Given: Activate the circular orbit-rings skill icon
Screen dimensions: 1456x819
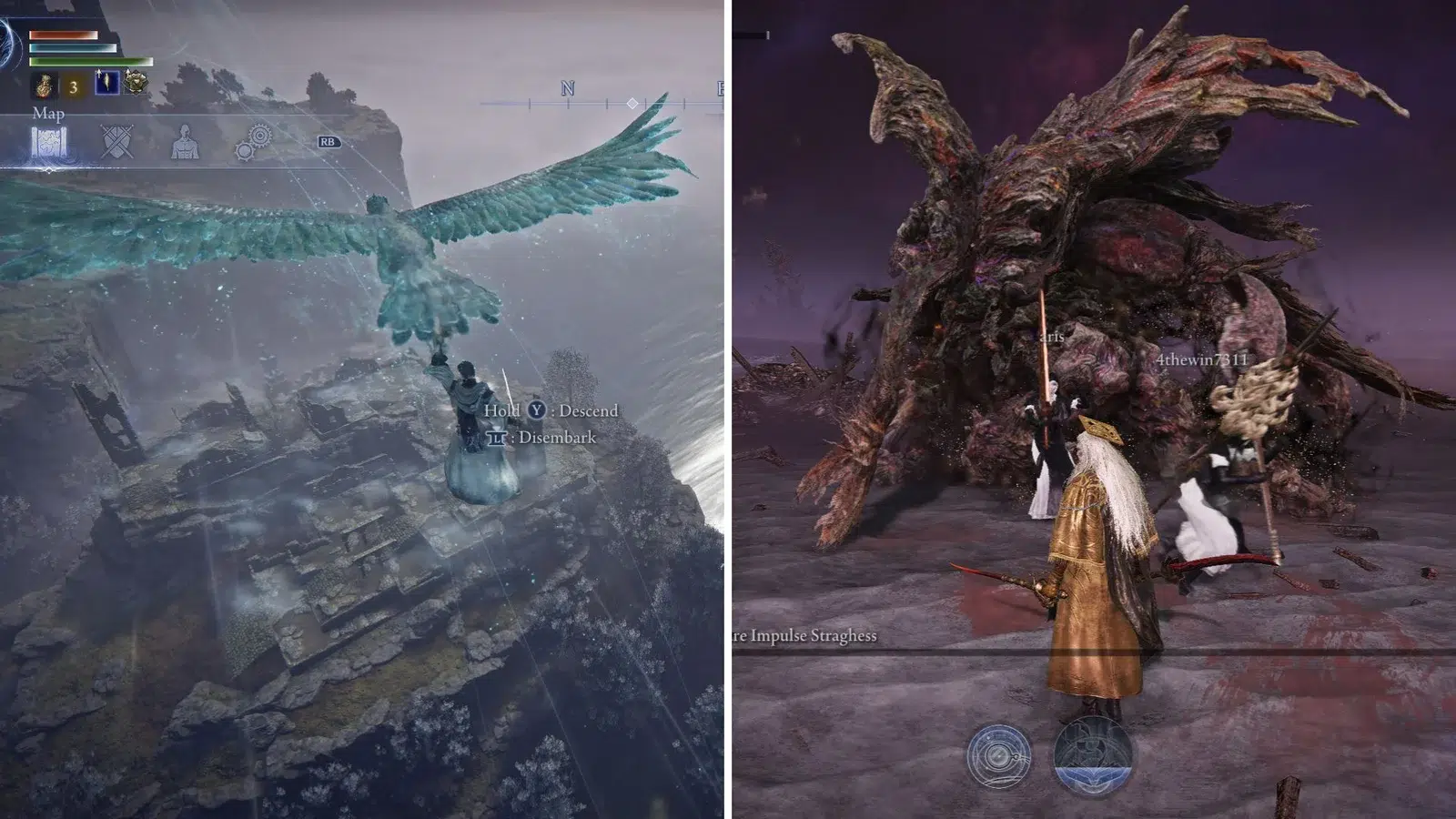Looking at the screenshot, I should (998, 755).
